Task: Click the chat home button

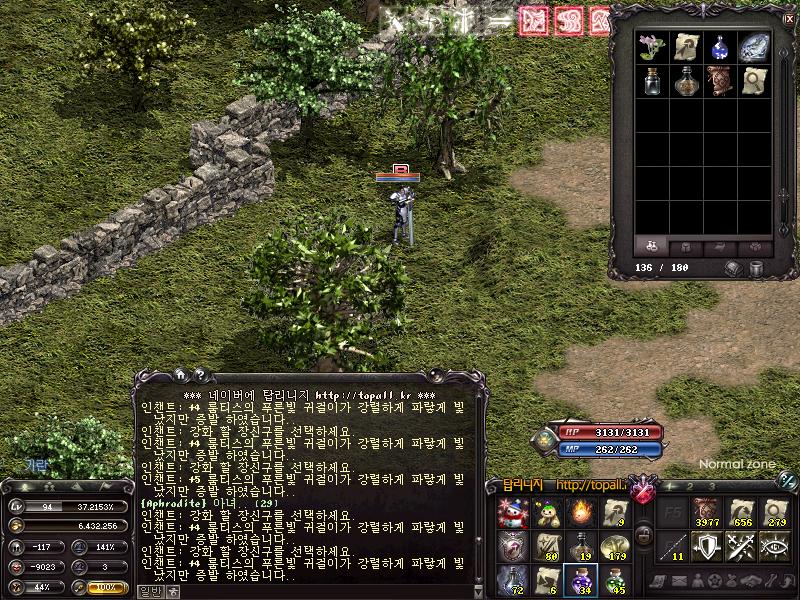Action: pyautogui.click(x=181, y=375)
